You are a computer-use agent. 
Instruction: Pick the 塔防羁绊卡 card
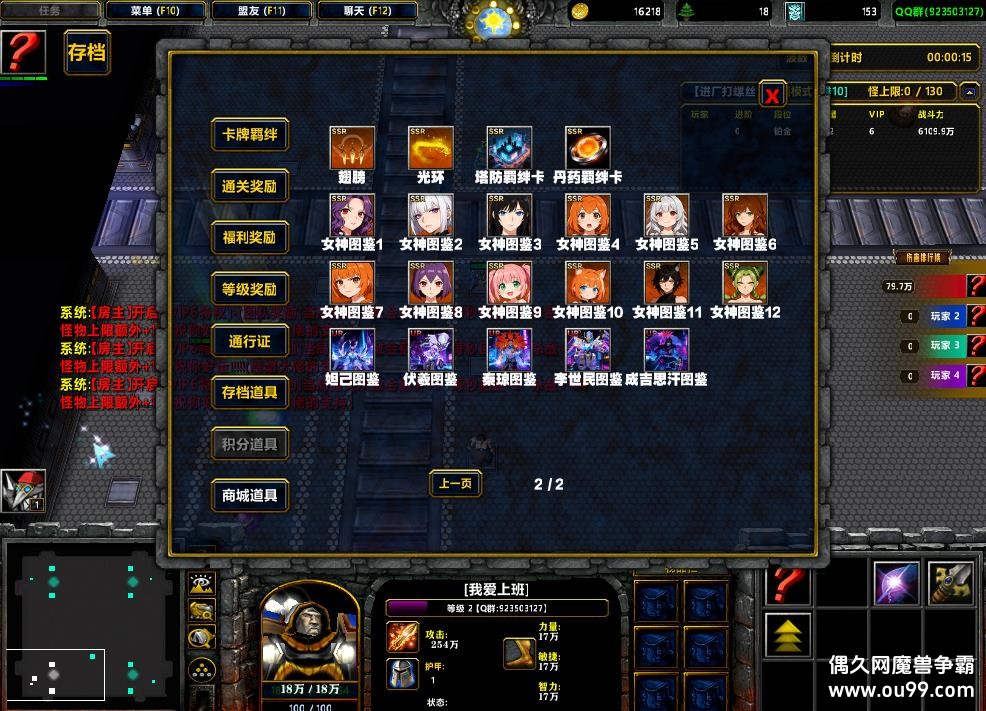[x=509, y=148]
